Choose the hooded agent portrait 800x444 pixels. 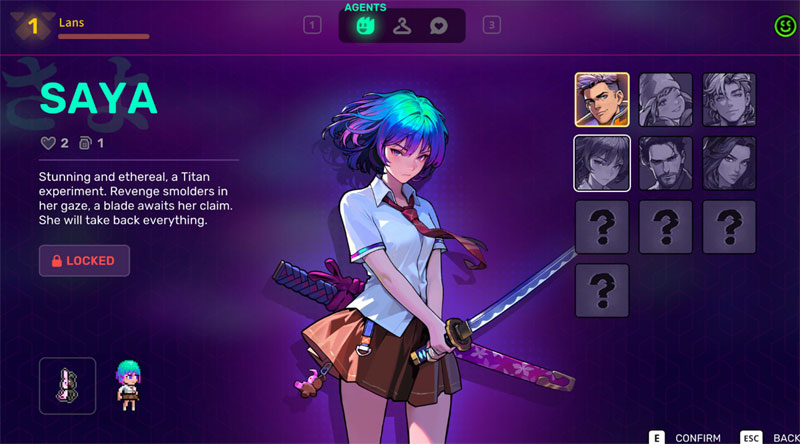point(665,99)
